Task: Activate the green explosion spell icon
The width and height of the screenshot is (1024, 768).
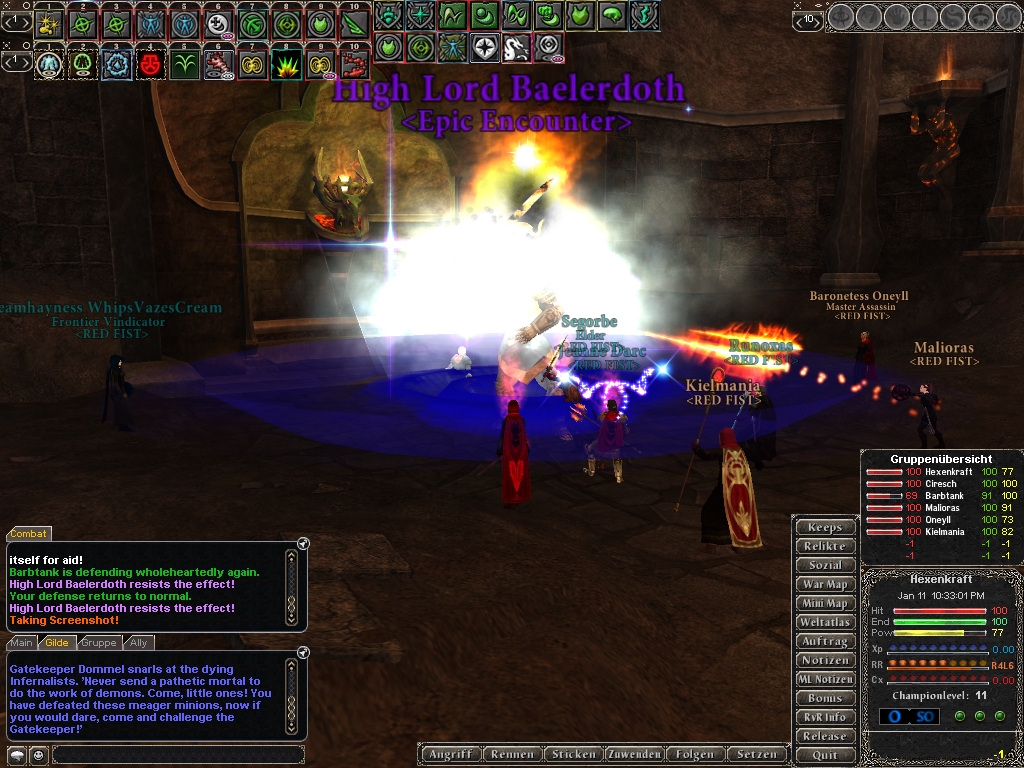Action: pyautogui.click(x=286, y=65)
